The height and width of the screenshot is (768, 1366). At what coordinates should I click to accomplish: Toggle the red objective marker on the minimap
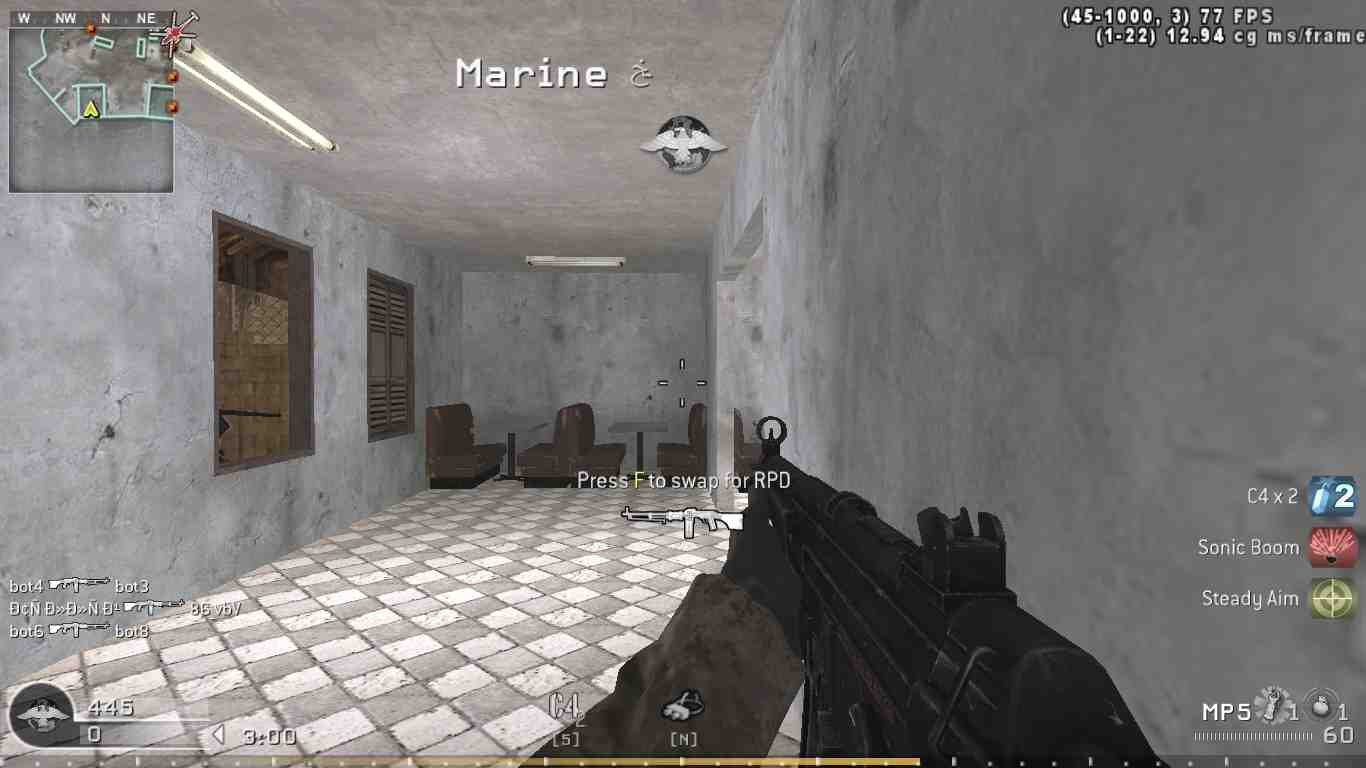pos(172,76)
